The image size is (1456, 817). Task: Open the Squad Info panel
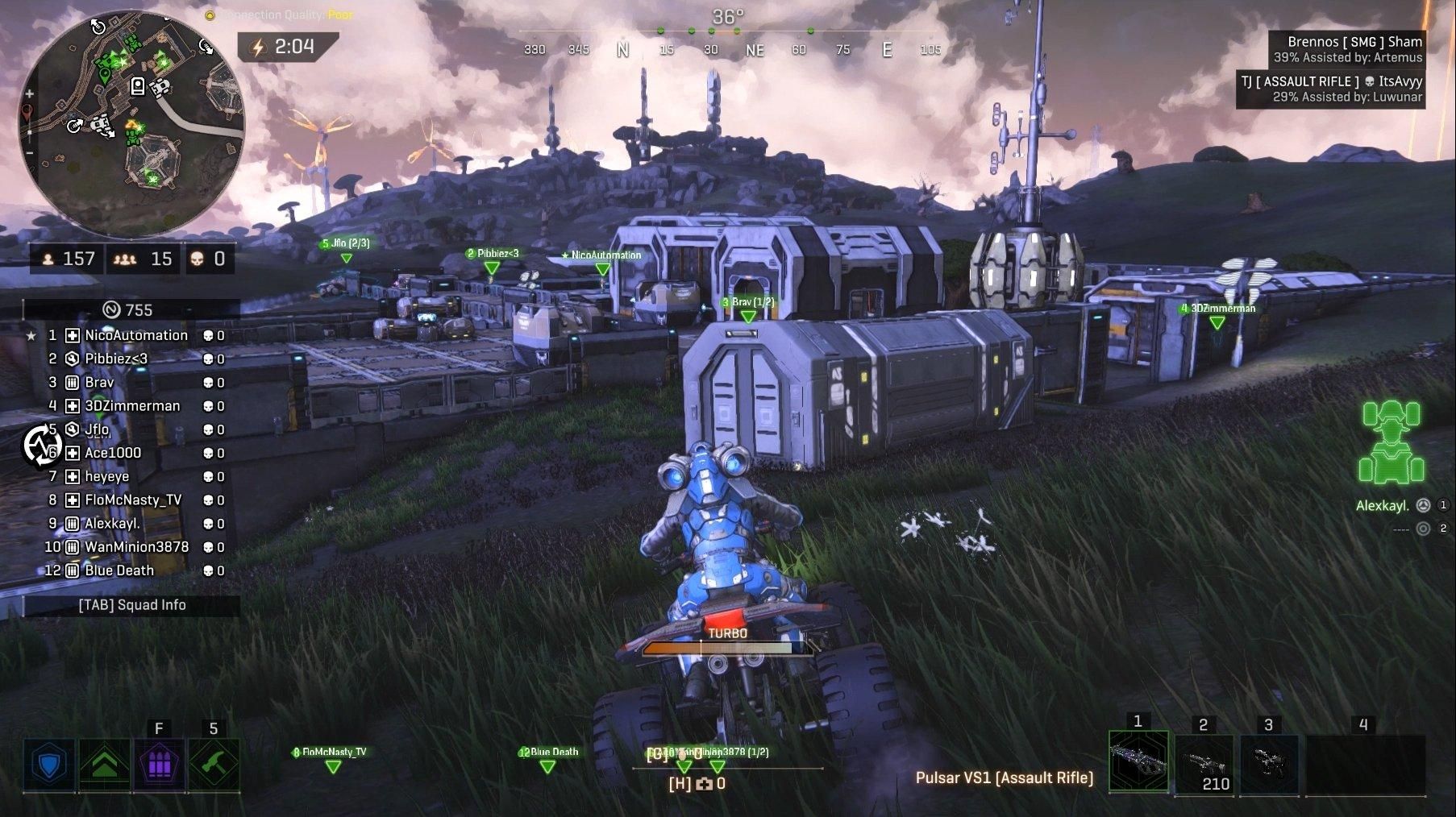click(132, 605)
